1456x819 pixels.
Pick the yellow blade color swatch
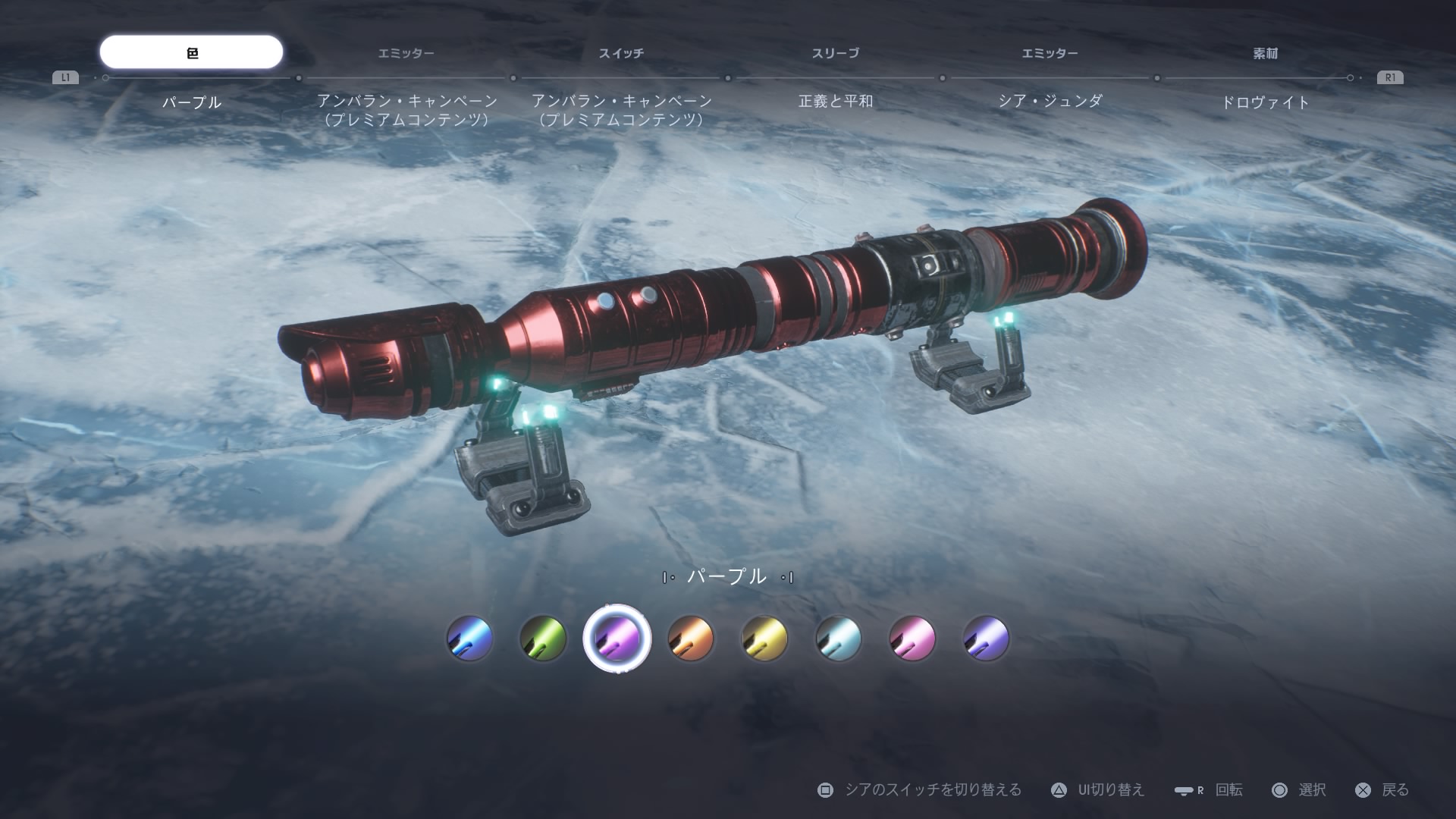coord(764,639)
